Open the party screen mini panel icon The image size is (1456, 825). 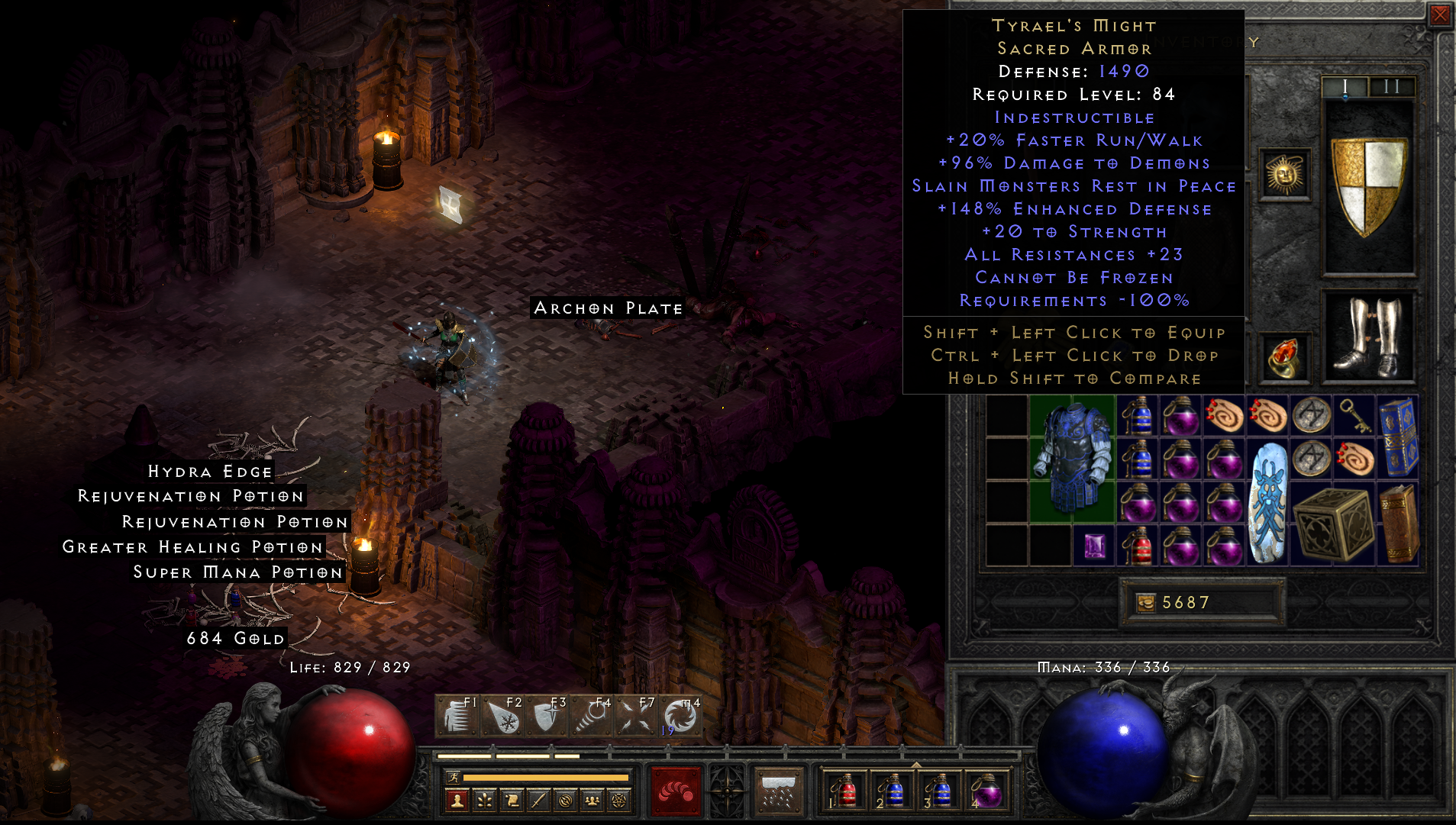[592, 800]
